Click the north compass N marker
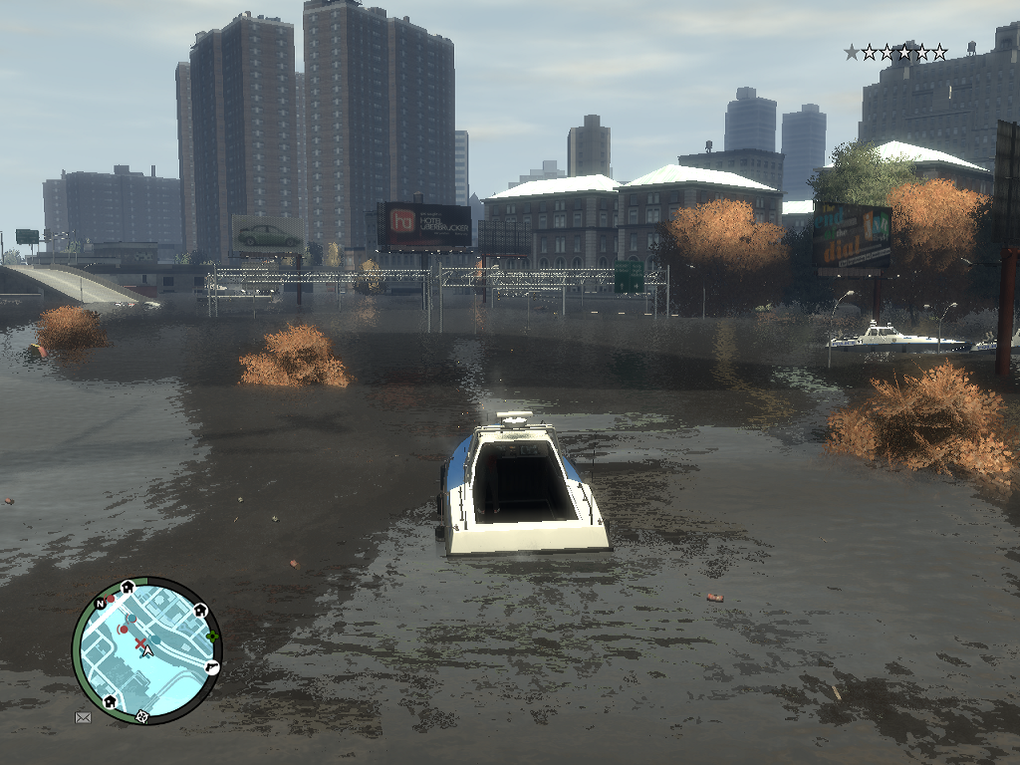This screenshot has height=765, width=1020. click(x=100, y=604)
